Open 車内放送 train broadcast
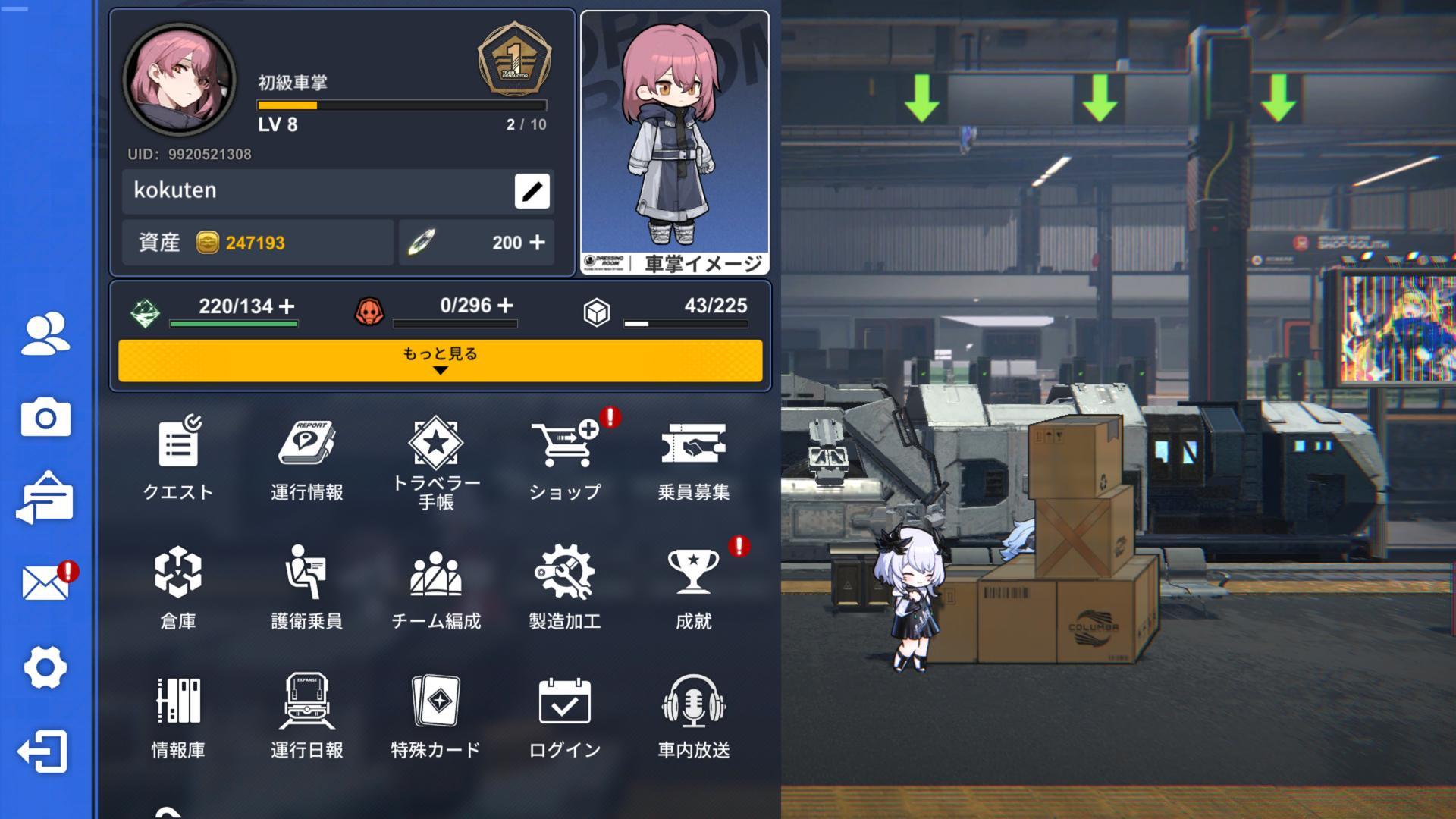1456x819 pixels. (x=693, y=715)
